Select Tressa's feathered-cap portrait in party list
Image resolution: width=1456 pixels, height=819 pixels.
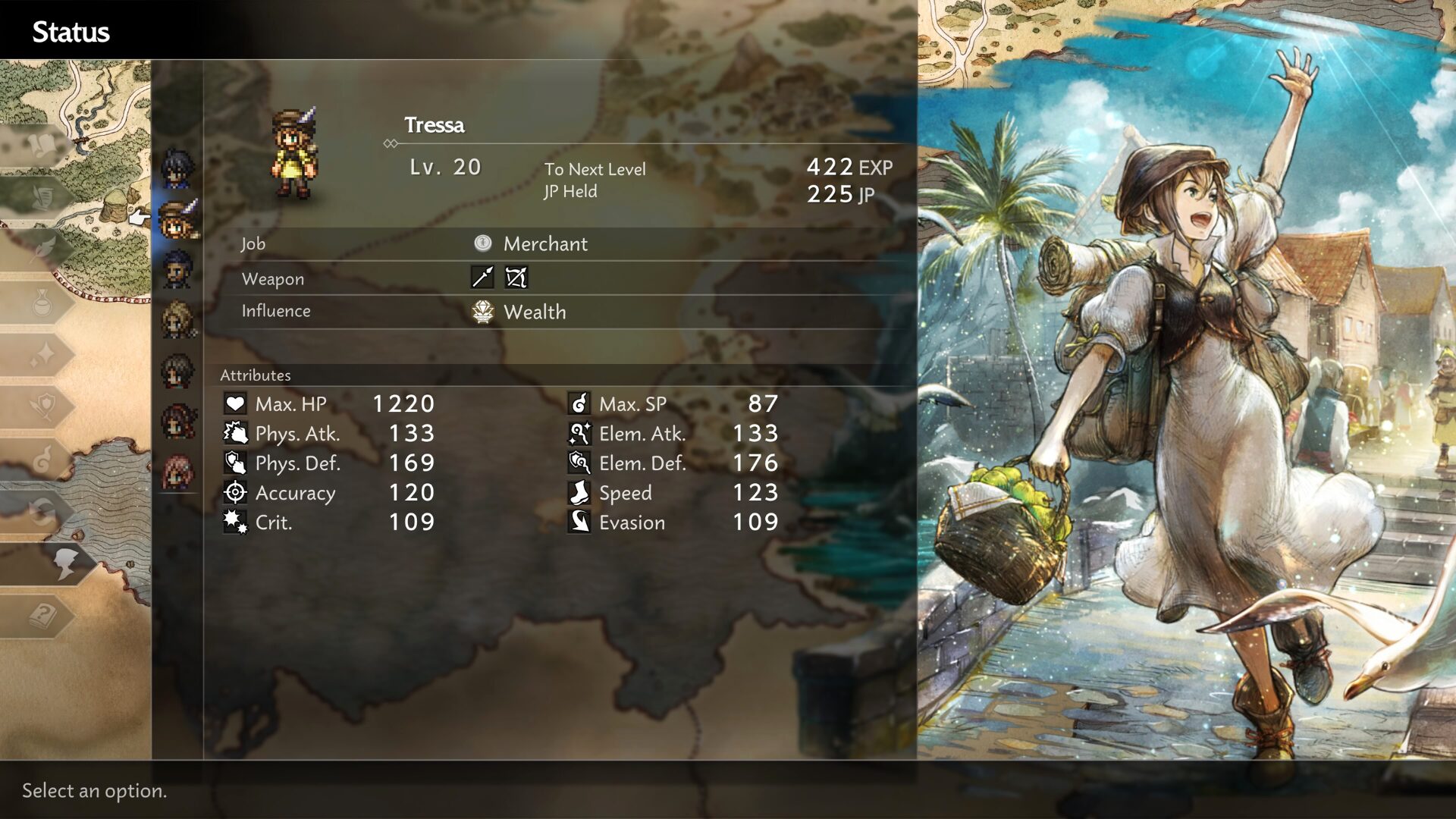coord(179,219)
